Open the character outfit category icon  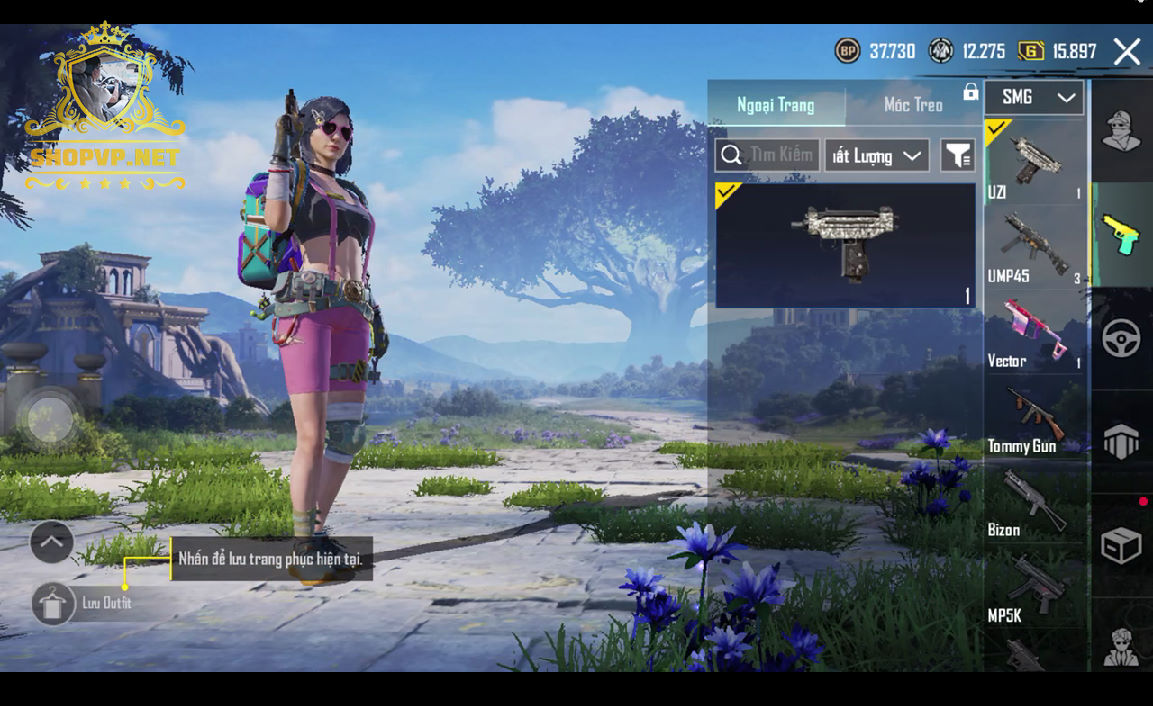point(1121,131)
